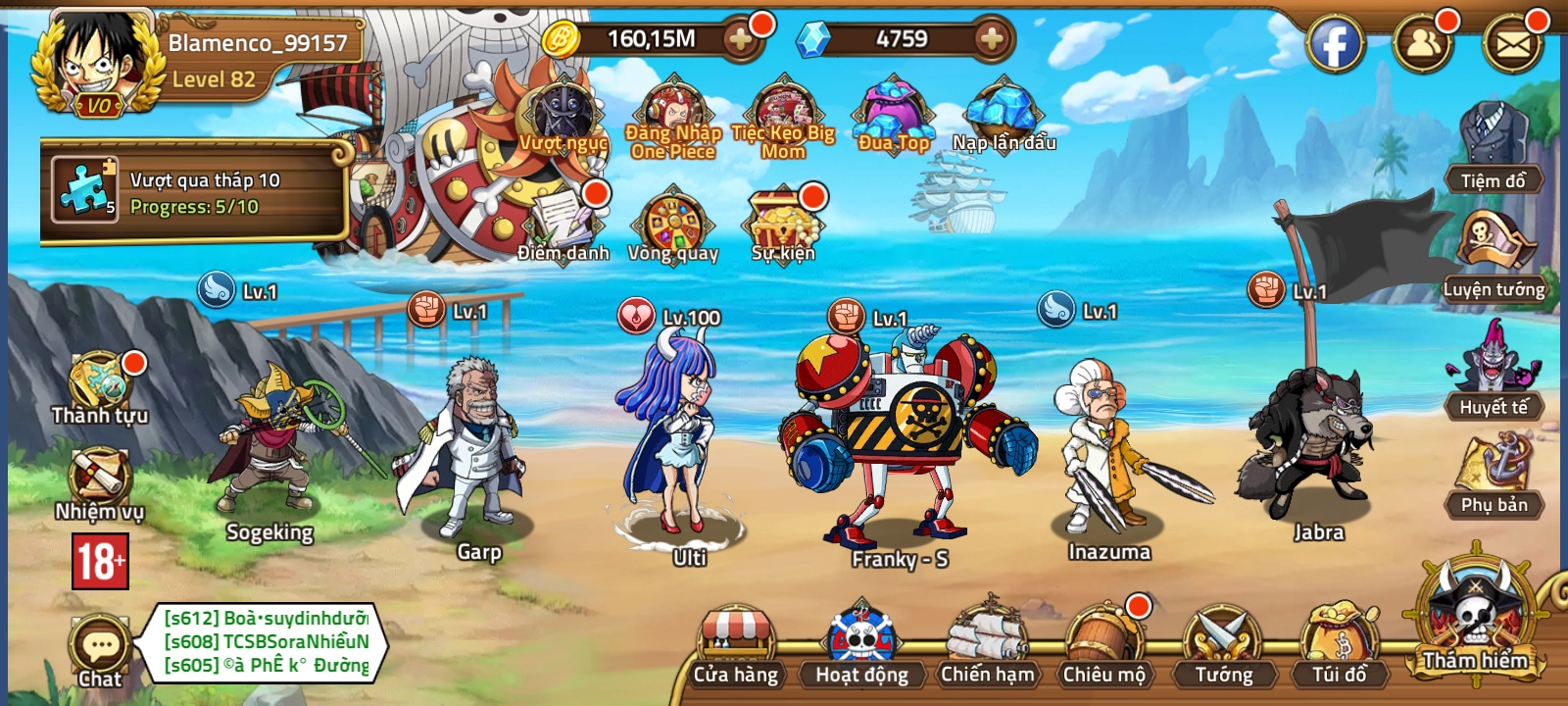Screen dimensions: 1568x706
Task: Open the Điểm danh daily check-in
Action: (x=561, y=221)
